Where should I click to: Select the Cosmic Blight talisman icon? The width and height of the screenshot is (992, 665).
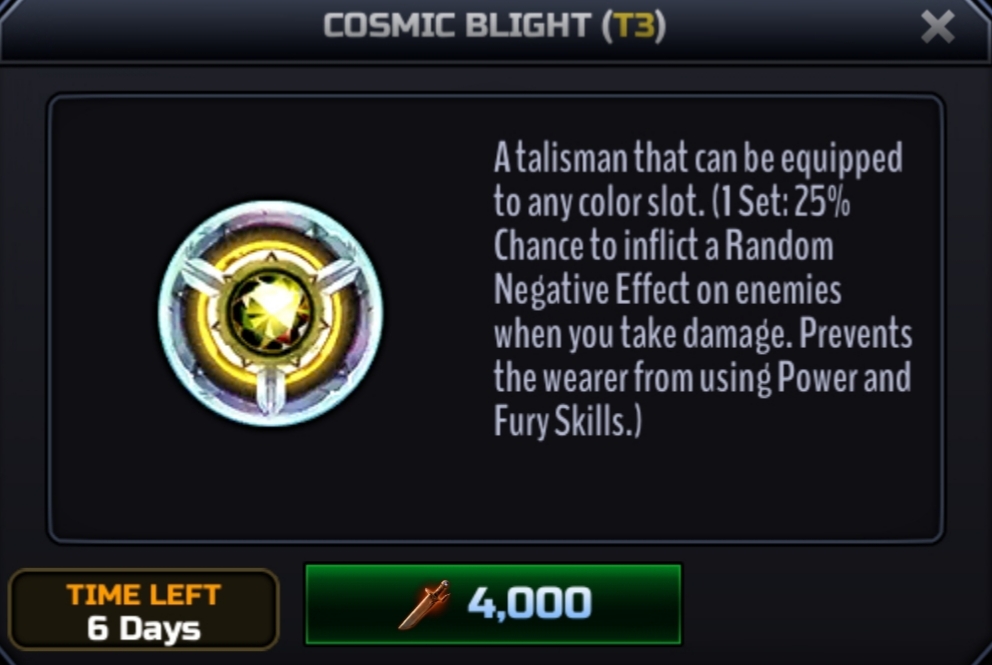[270, 312]
